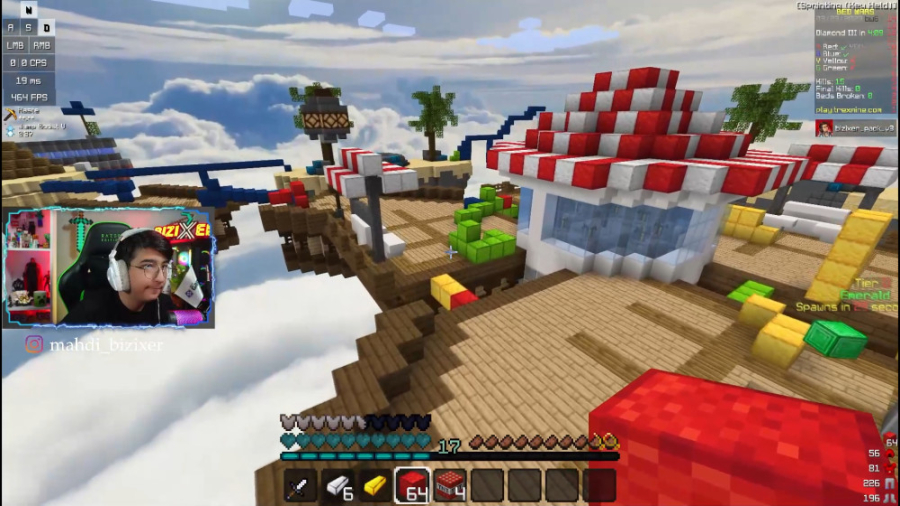The height and width of the screenshot is (506, 900).
Task: Select the sword hotbar slot
Action: coord(300,486)
